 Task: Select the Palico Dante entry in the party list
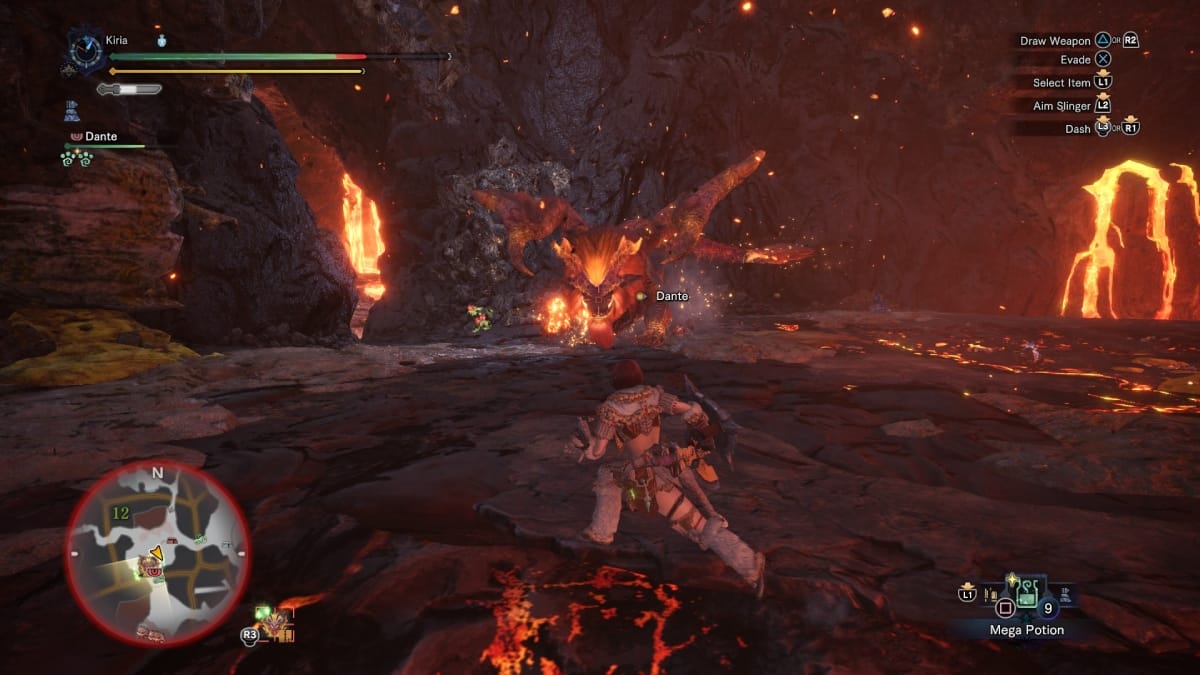100,136
